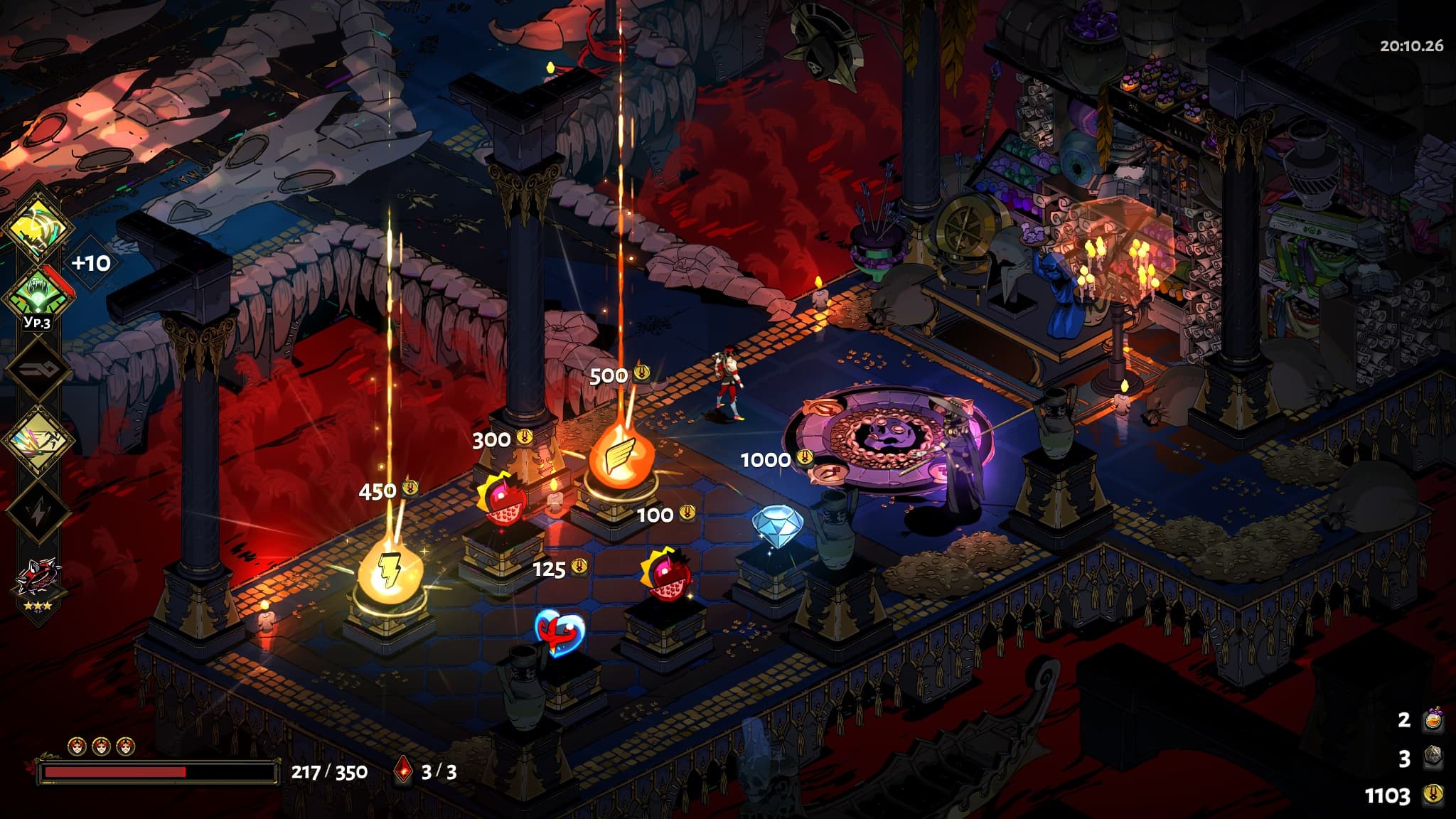The height and width of the screenshot is (819, 1456).
Task: Show the +10 extra boons indicator
Action: [92, 264]
